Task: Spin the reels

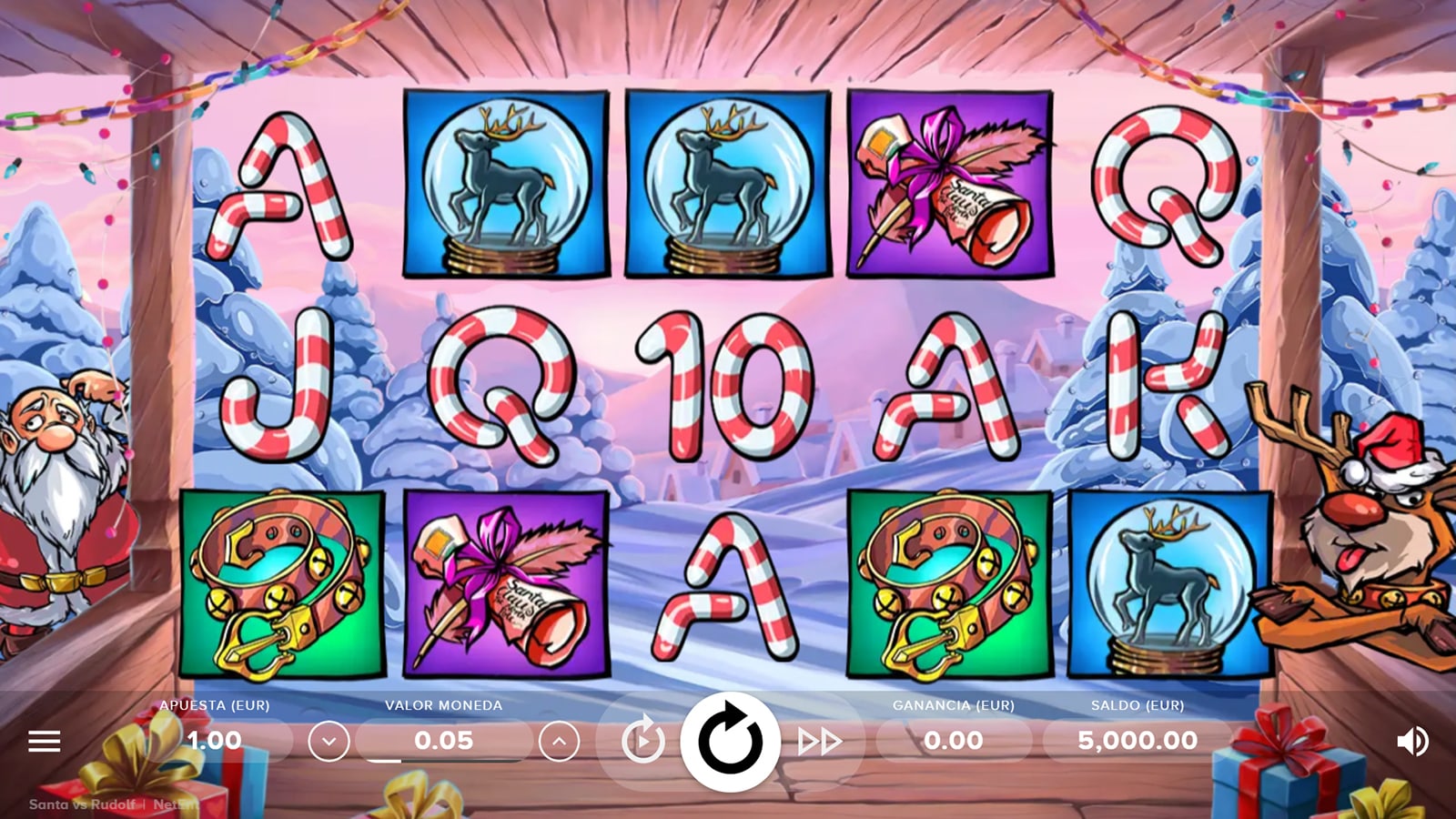Action: [x=730, y=741]
